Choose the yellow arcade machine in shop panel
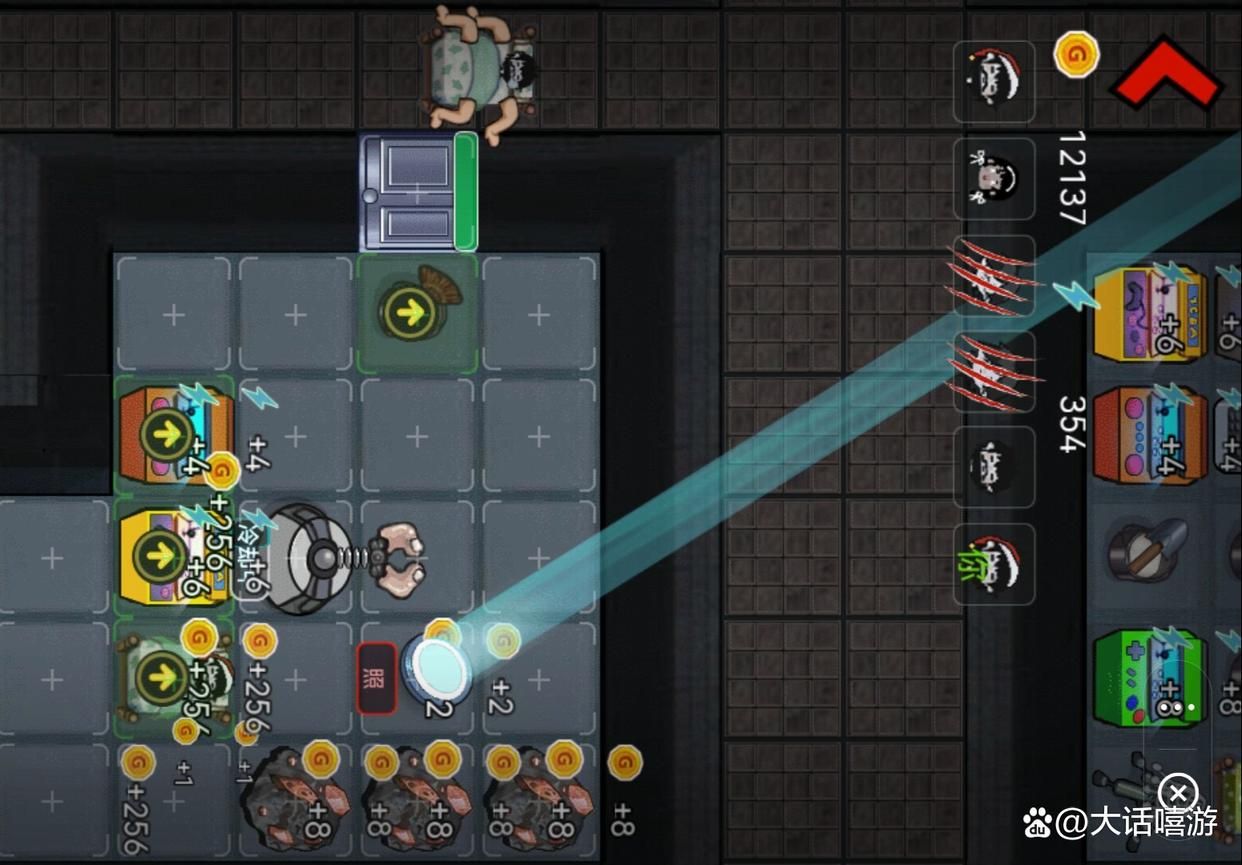Screen dimensions: 1242x865 pyautogui.click(x=1150, y=313)
